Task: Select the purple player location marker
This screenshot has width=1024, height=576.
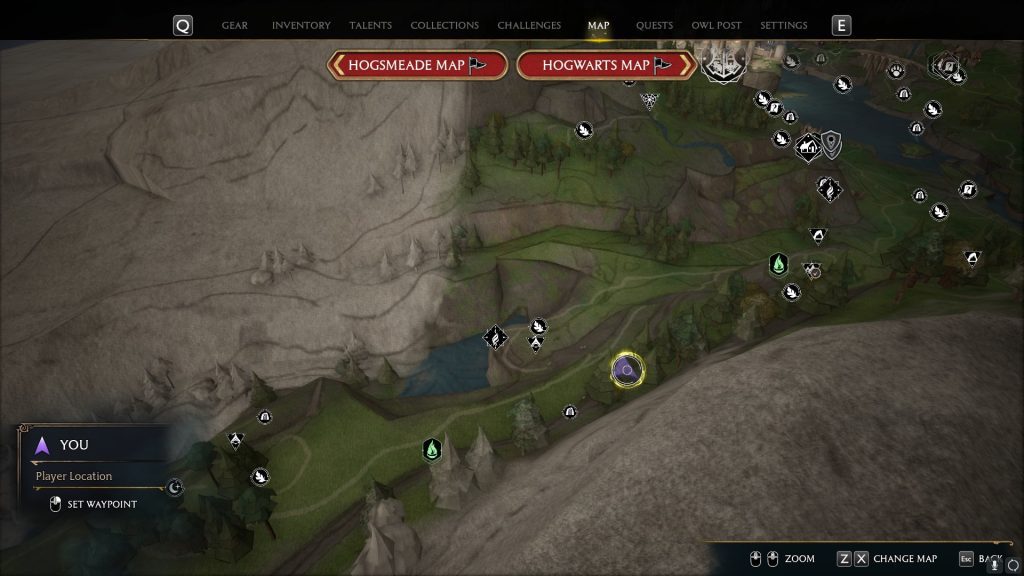Action: pos(627,371)
